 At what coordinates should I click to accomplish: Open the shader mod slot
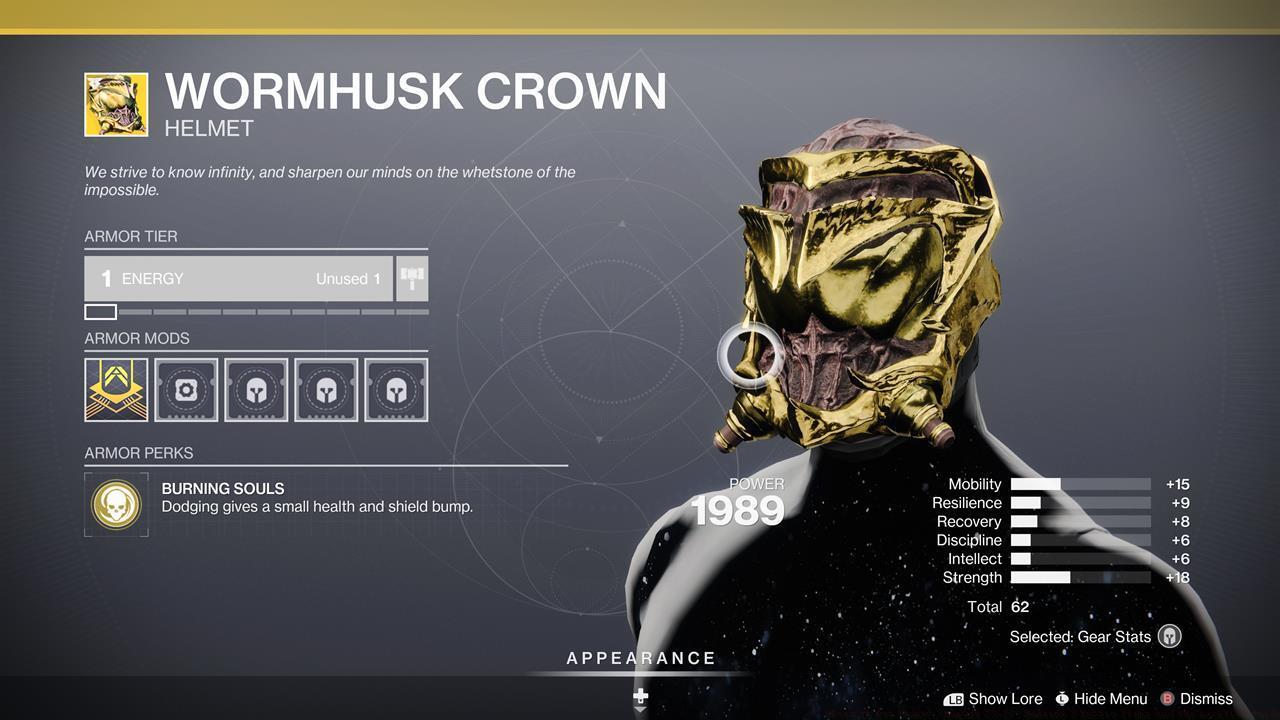(186, 388)
